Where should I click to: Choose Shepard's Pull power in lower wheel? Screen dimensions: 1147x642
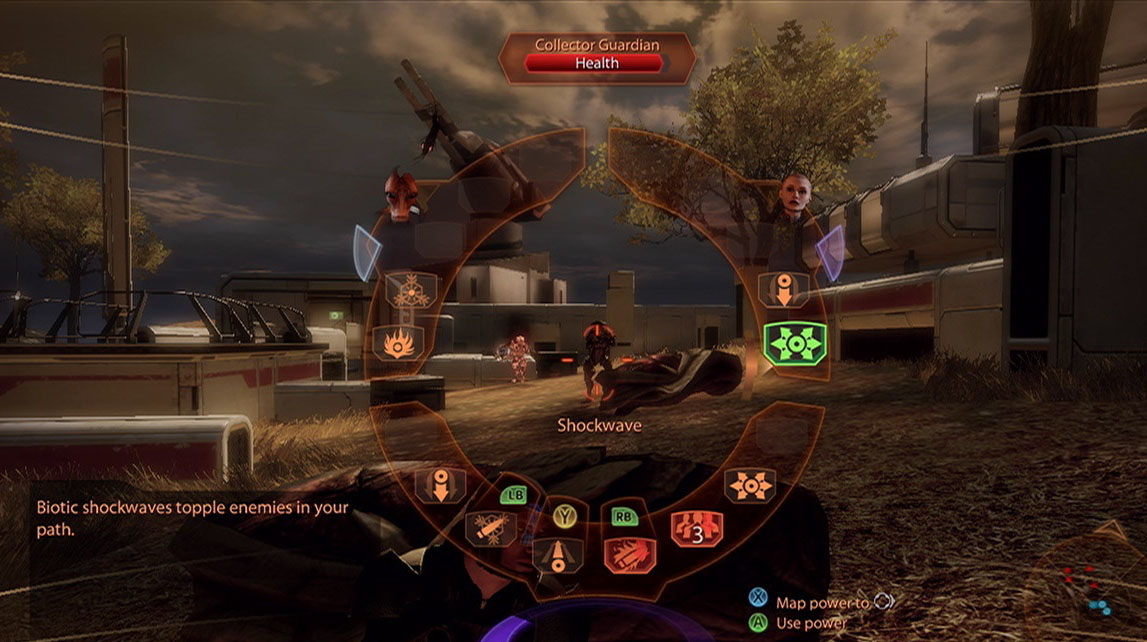tap(443, 483)
